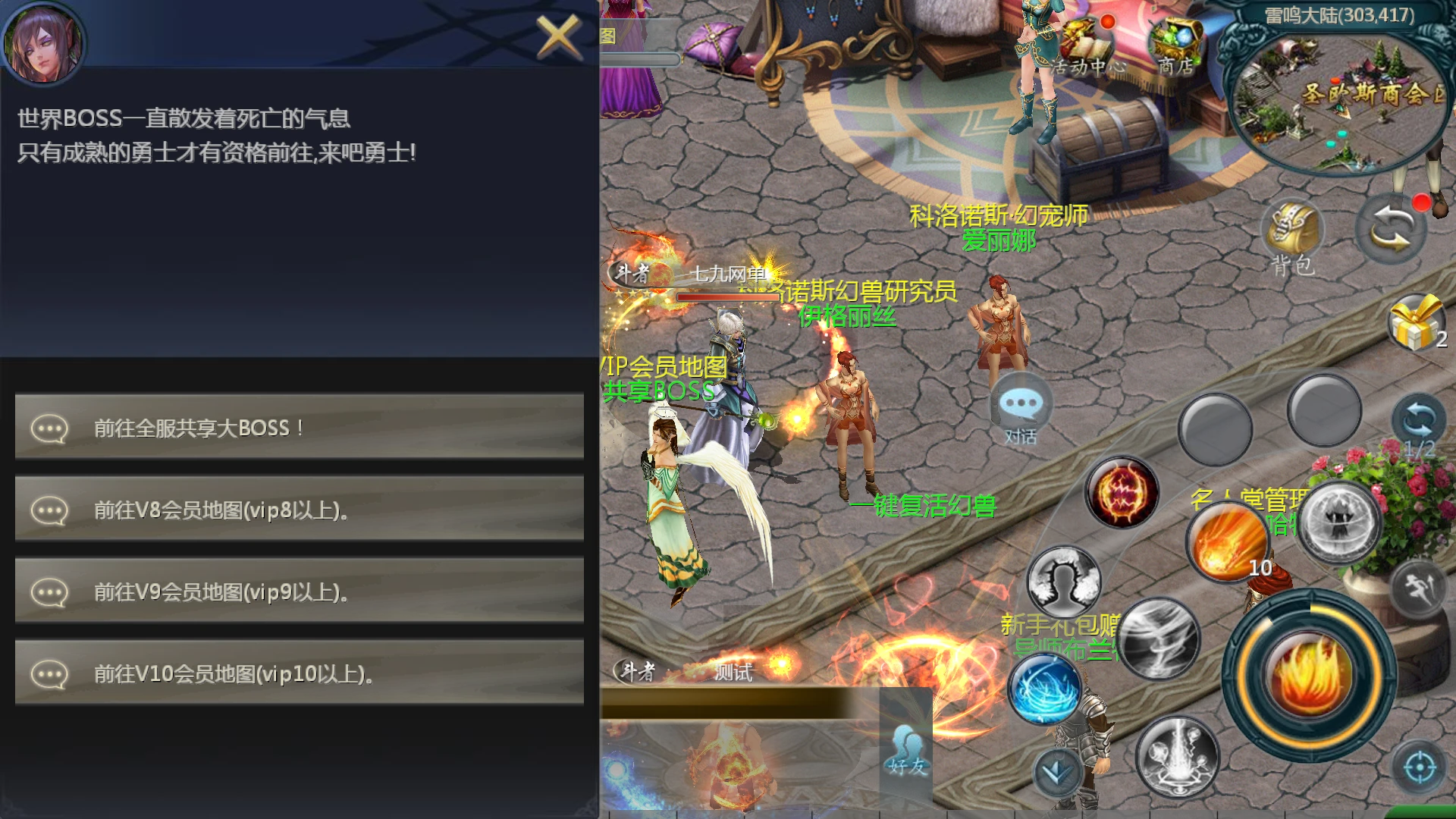Click the 测试 boss health bar
This screenshot has width=1456, height=819.
(x=732, y=673)
